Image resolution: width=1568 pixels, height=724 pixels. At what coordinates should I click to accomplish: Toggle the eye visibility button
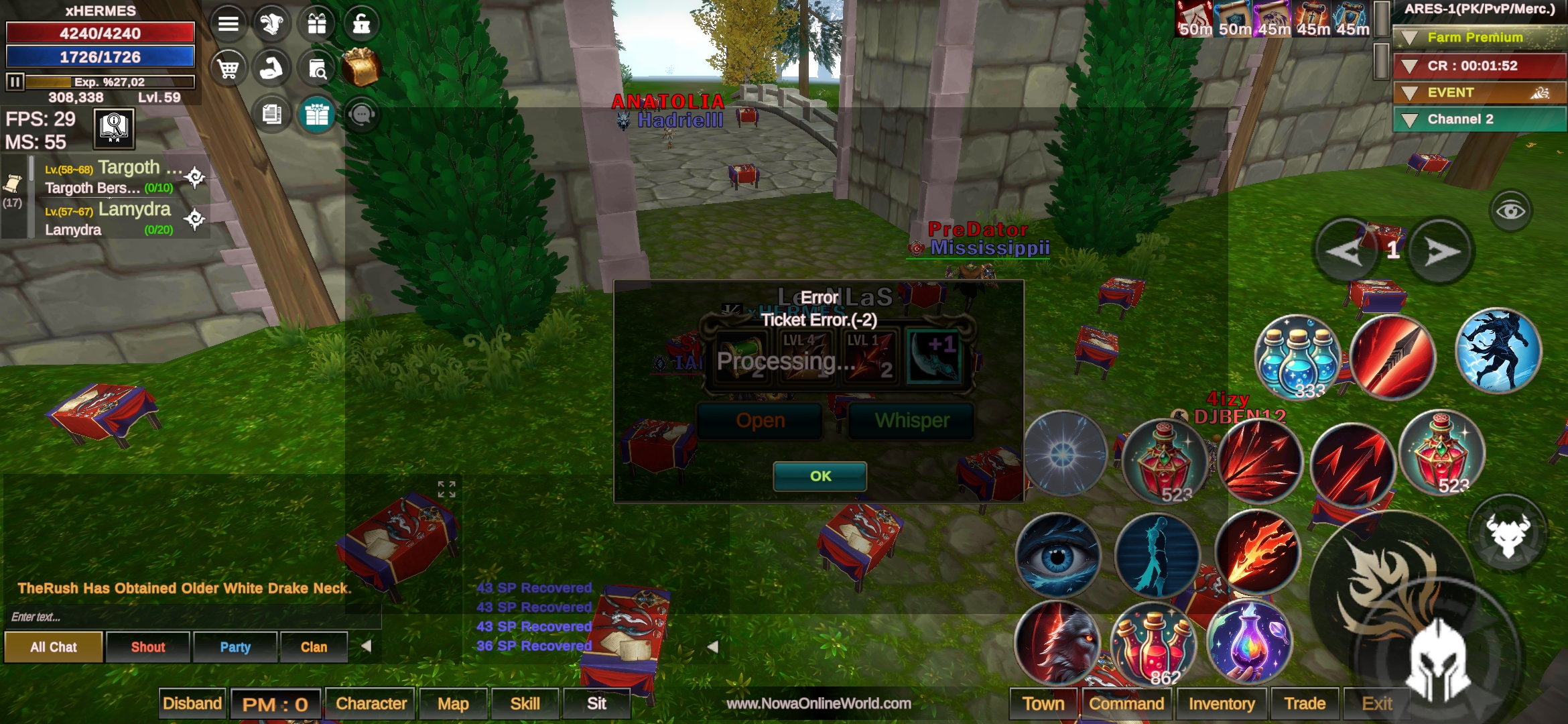[1510, 211]
